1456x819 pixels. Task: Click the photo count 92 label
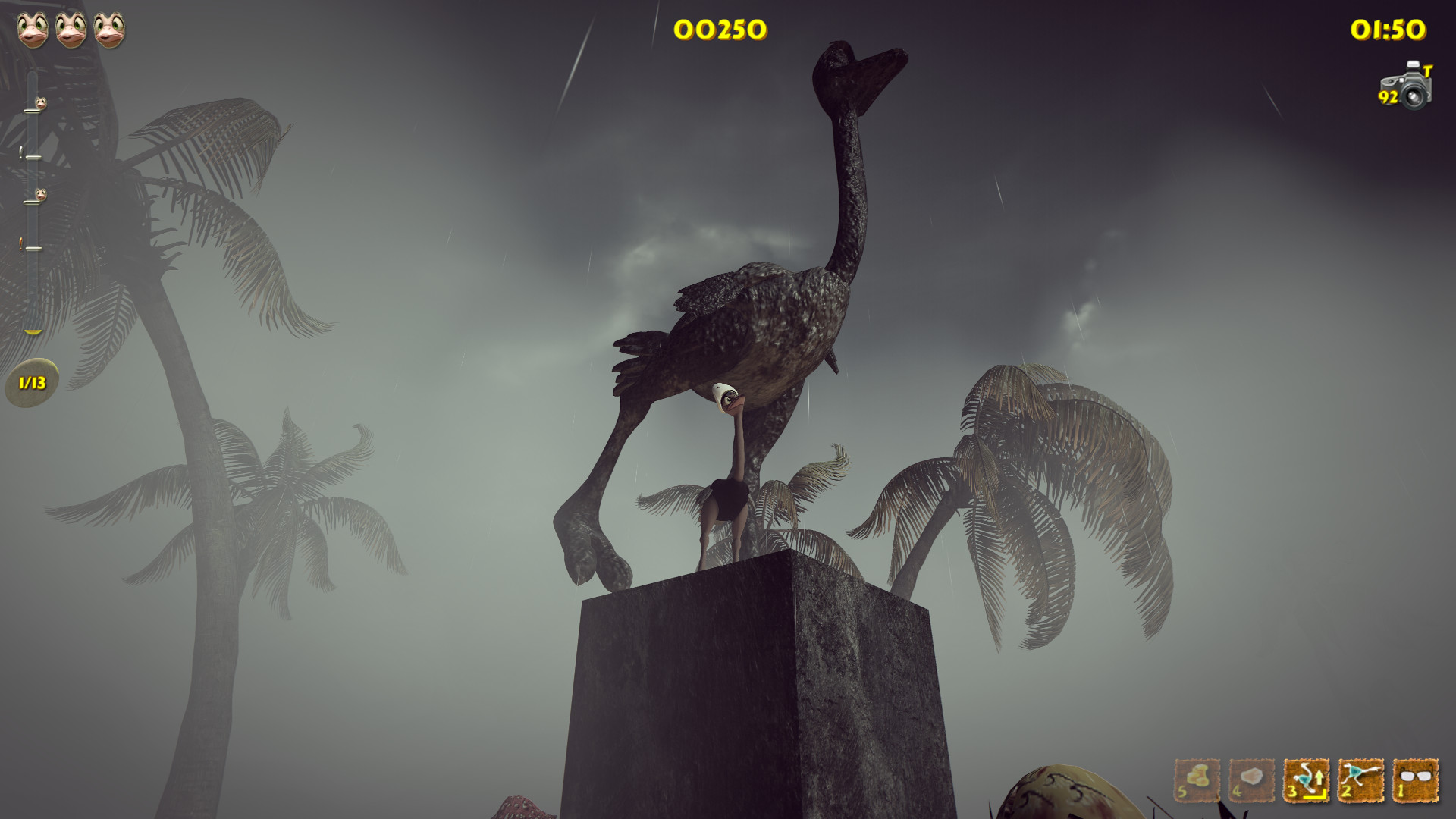(x=1387, y=97)
